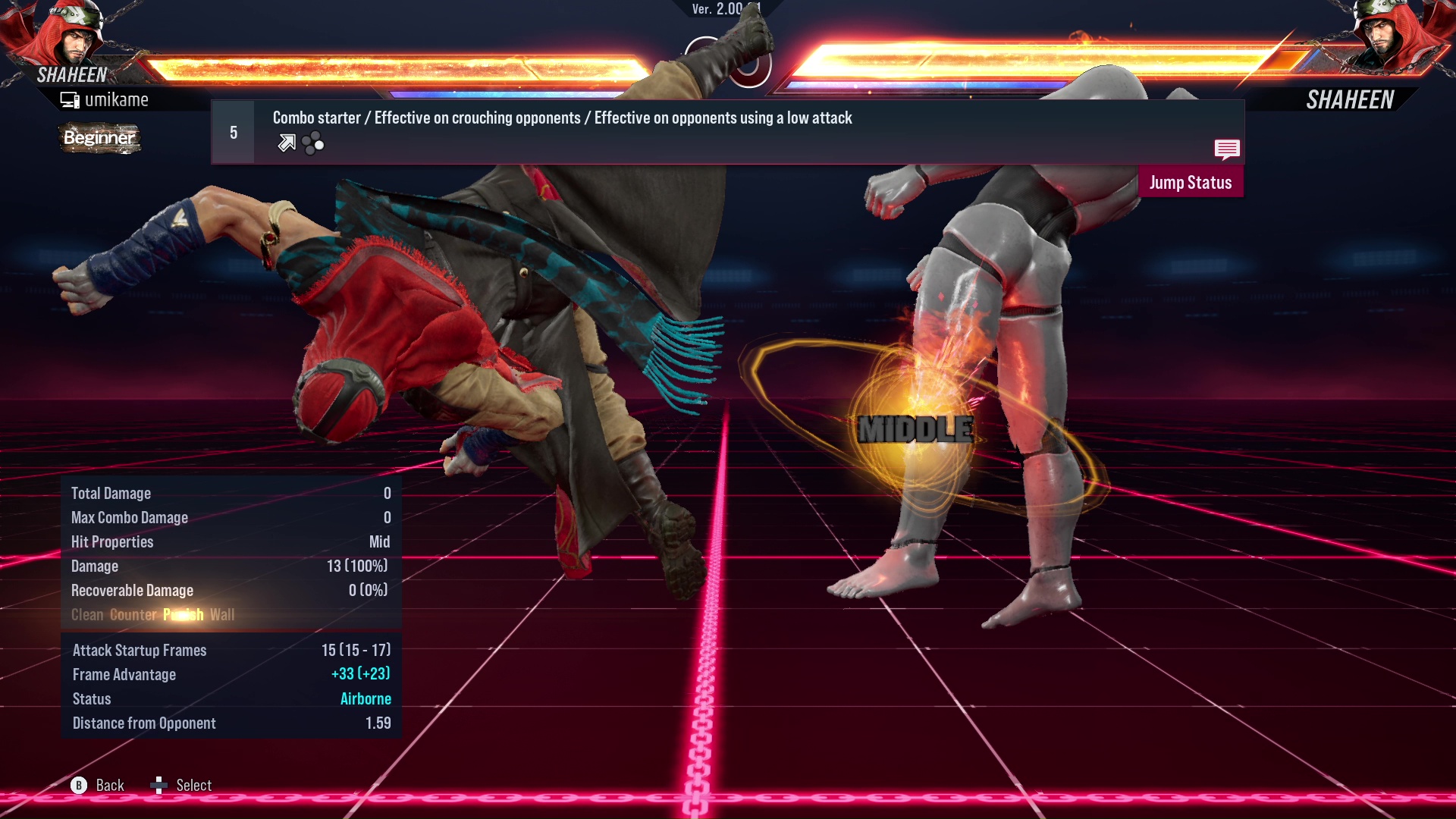This screenshot has height=819, width=1456.
Task: Click the Distance from Opponent entry
Action: pyautogui.click(x=143, y=723)
